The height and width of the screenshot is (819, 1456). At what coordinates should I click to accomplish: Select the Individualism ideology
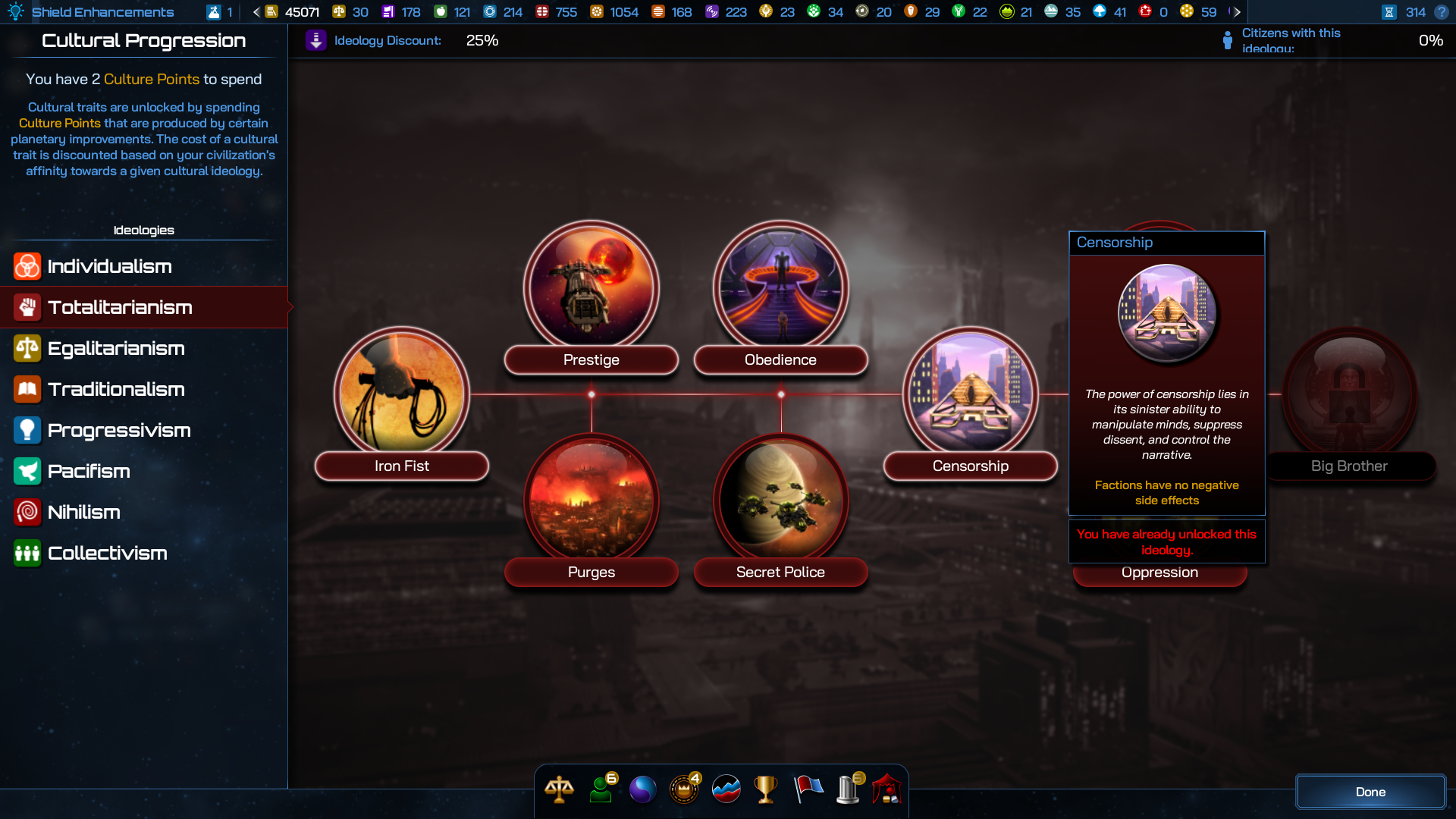click(109, 266)
